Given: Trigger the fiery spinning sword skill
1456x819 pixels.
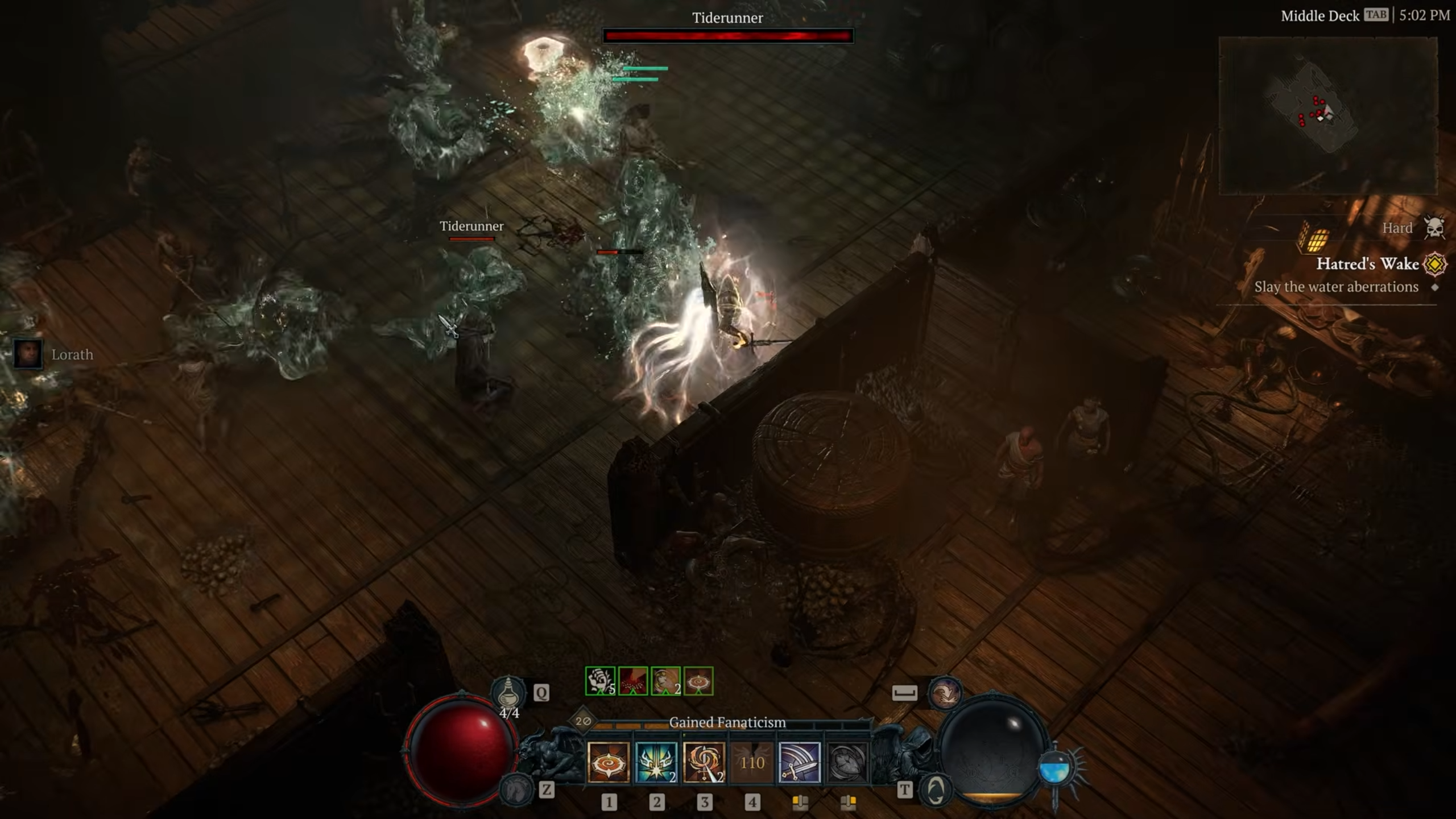Looking at the screenshot, I should 704,762.
